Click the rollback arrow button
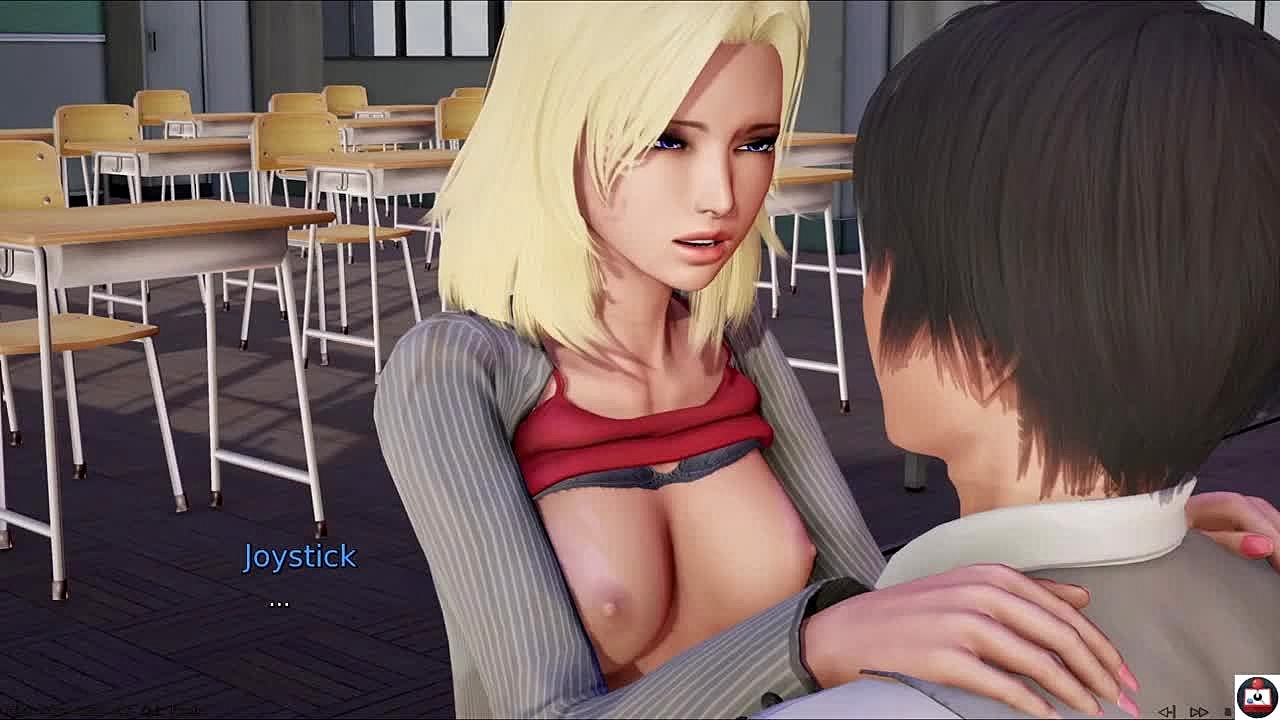This screenshot has height=720, width=1280. [1166, 711]
